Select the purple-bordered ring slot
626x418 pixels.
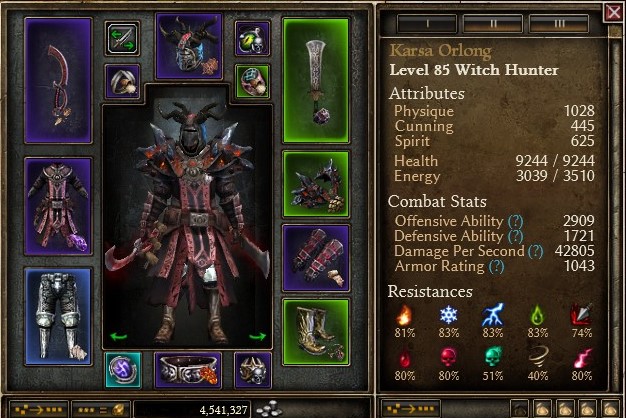pyautogui.click(x=123, y=81)
